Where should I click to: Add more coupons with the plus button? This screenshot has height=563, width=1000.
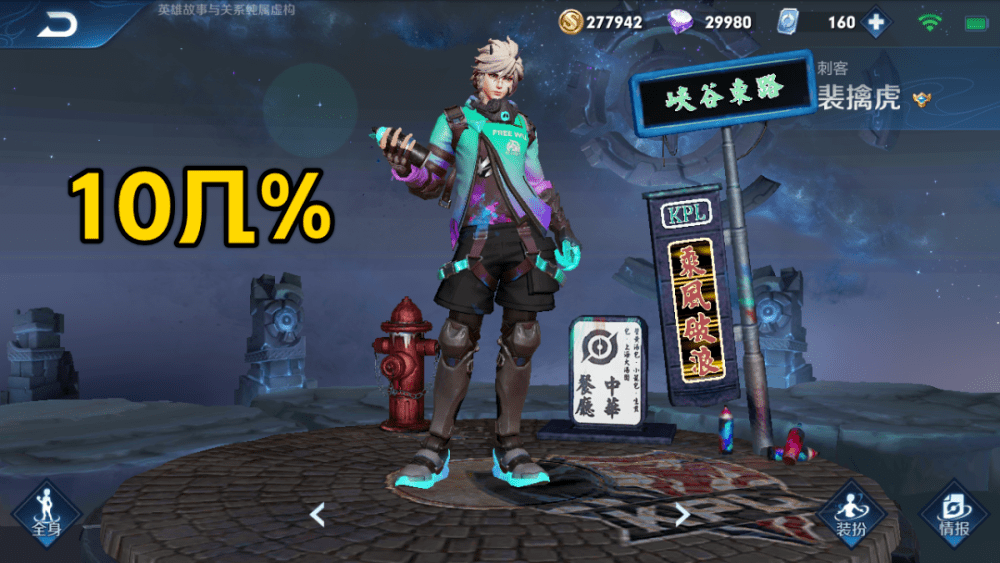(x=876, y=22)
